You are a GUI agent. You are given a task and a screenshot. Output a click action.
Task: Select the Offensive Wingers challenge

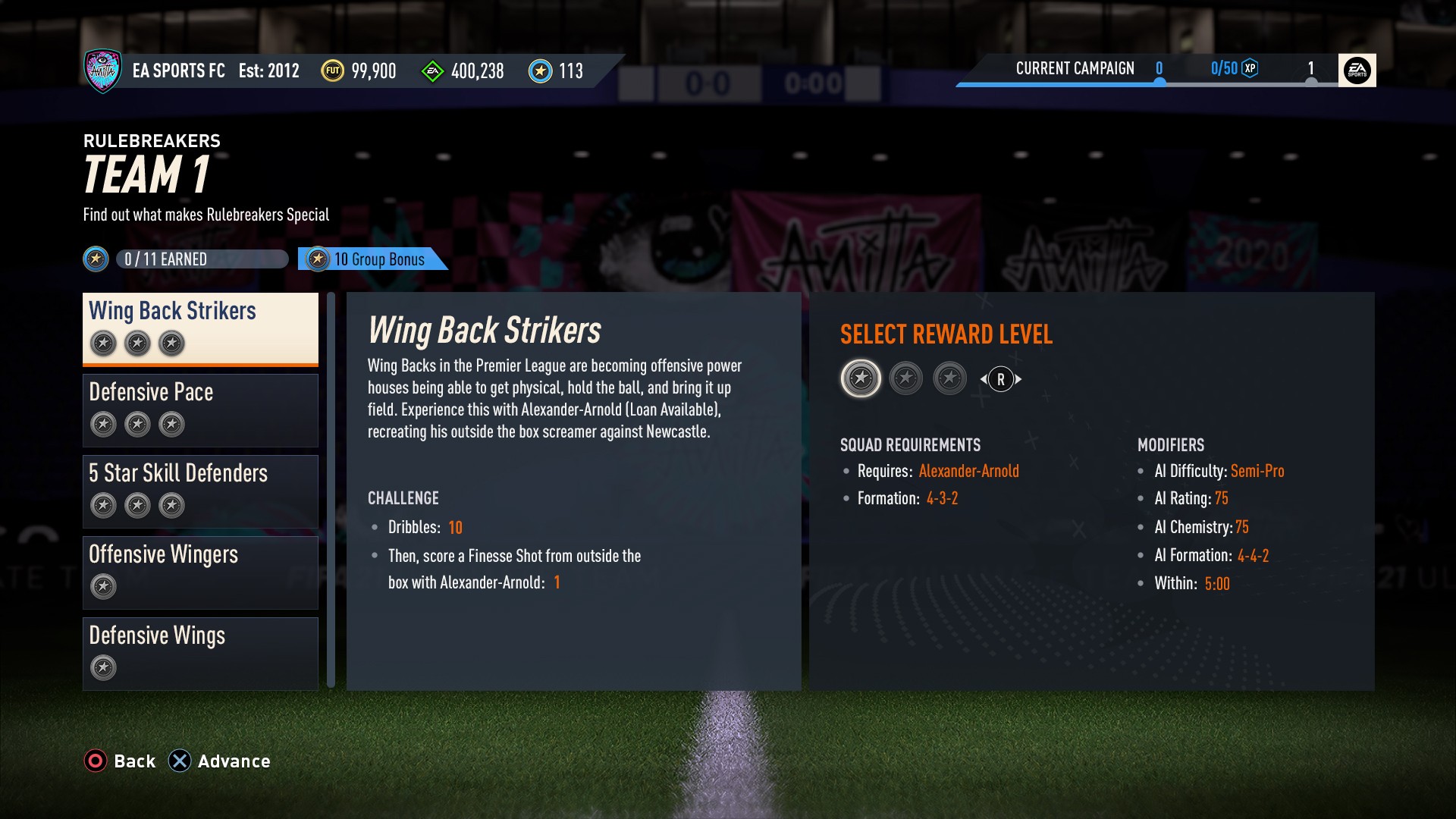pyautogui.click(x=200, y=572)
